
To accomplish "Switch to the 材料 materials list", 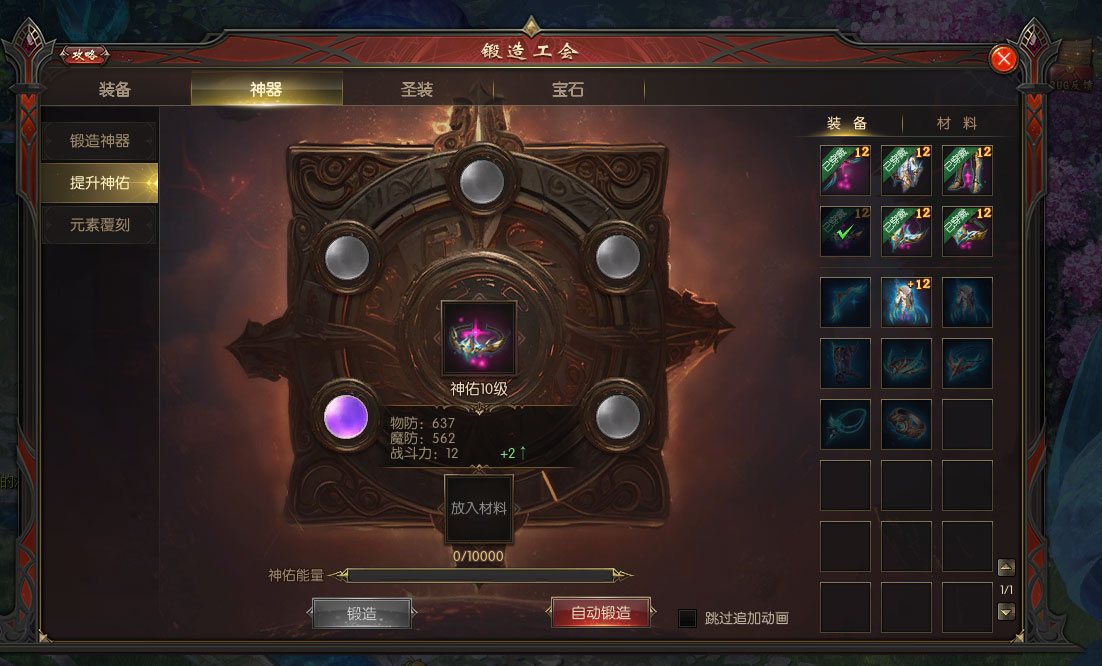I will tap(956, 123).
